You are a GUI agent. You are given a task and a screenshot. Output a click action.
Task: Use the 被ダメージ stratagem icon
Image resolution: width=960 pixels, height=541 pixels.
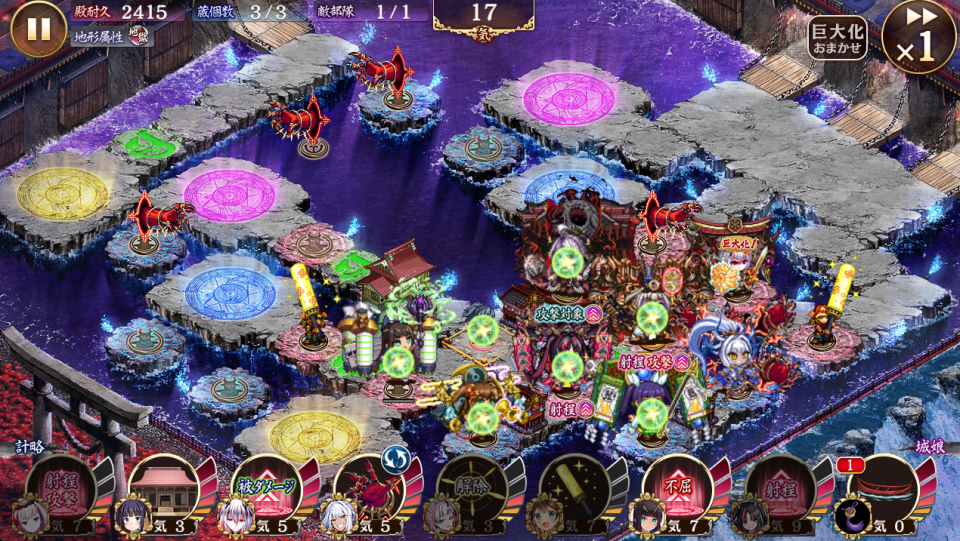pyautogui.click(x=265, y=491)
